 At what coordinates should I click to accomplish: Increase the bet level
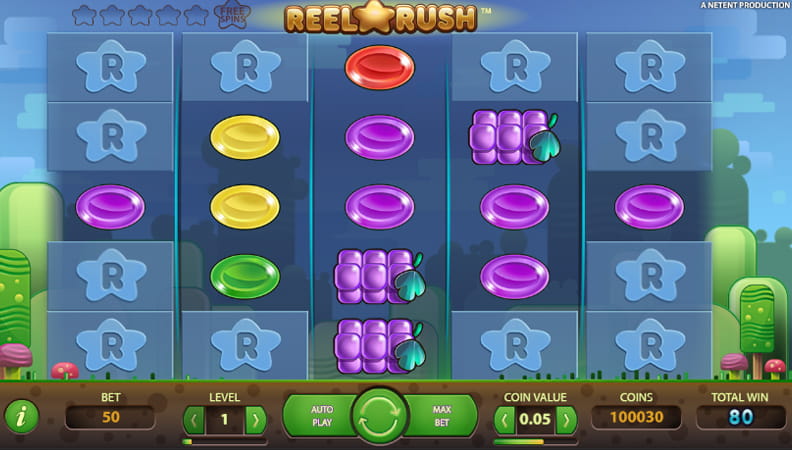256,418
